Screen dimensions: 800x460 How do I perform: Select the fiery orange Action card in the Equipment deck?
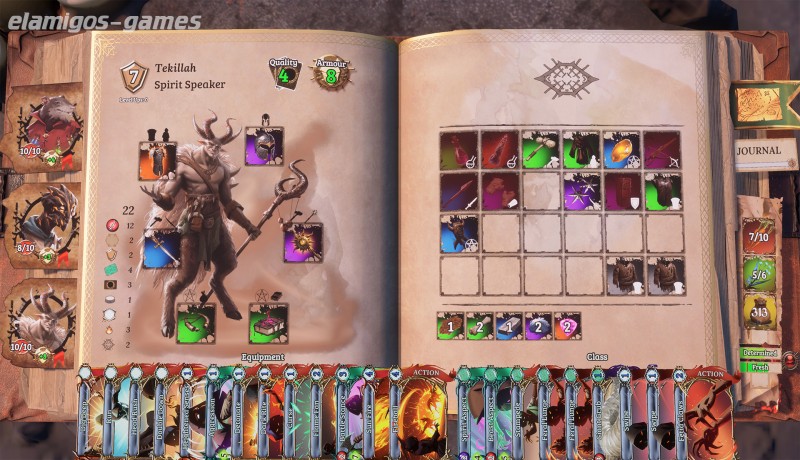pos(421,412)
